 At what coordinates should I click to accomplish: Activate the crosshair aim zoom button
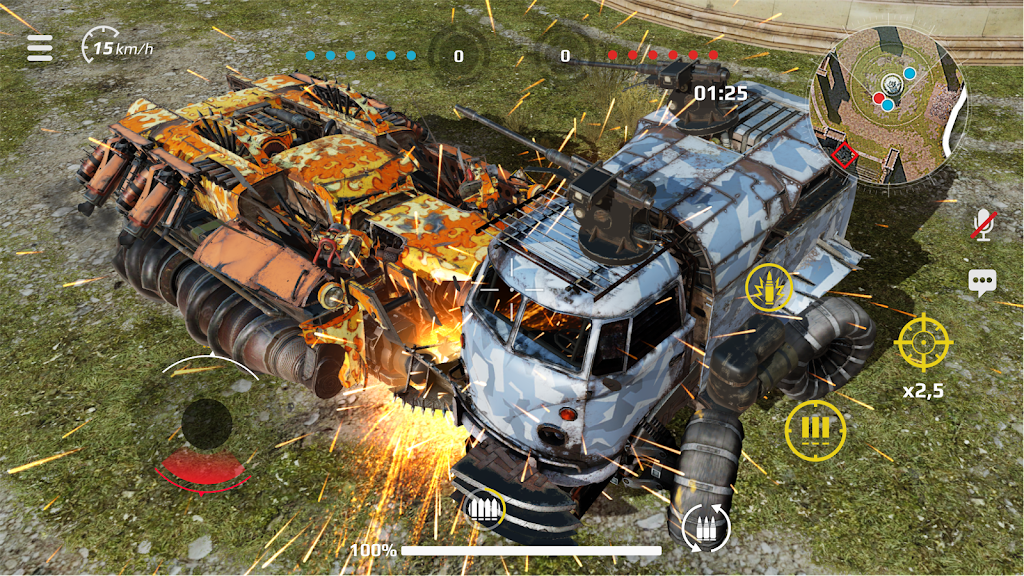(x=924, y=342)
